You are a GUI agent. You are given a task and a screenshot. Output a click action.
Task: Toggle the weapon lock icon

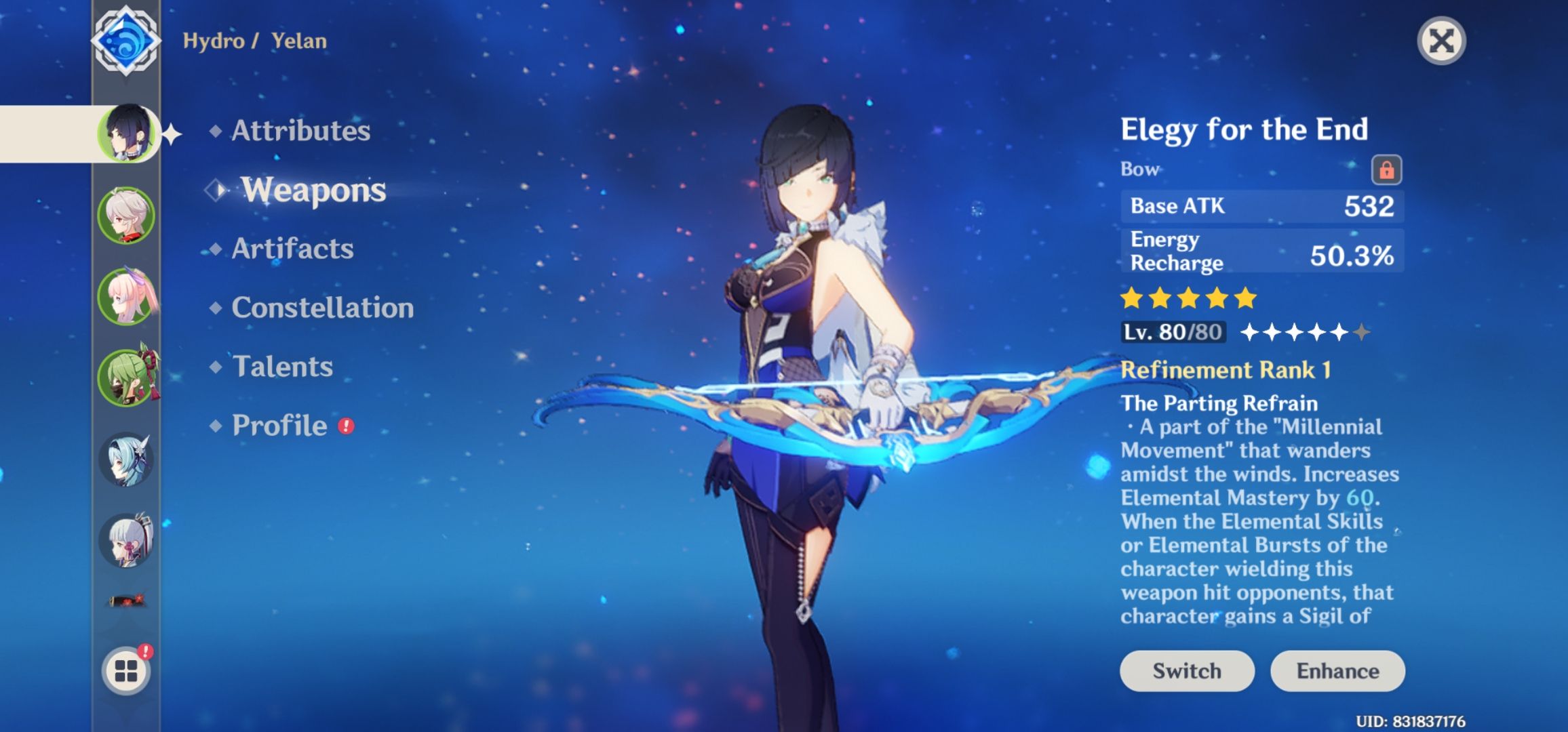[1386, 169]
